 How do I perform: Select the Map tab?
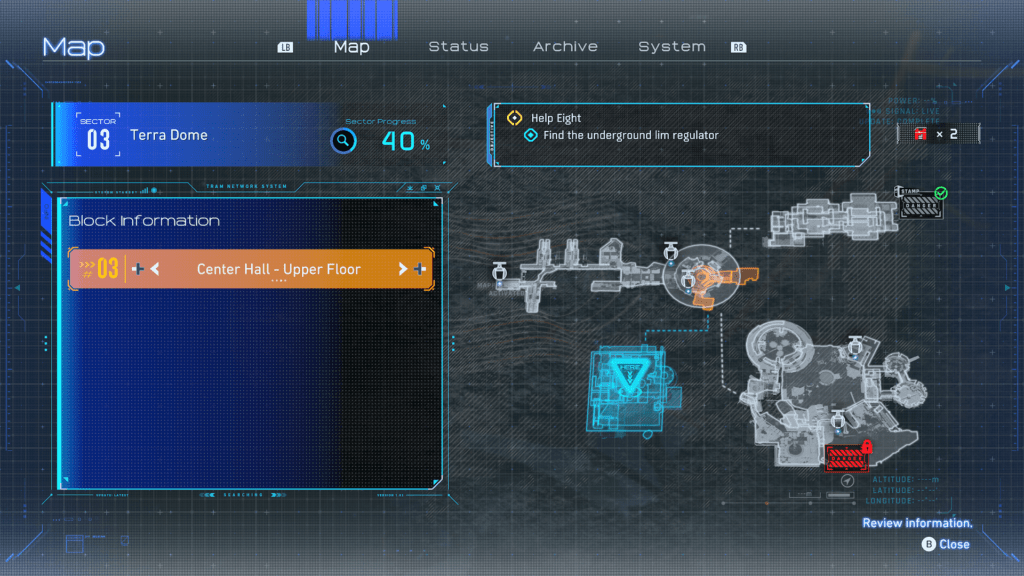(x=351, y=47)
